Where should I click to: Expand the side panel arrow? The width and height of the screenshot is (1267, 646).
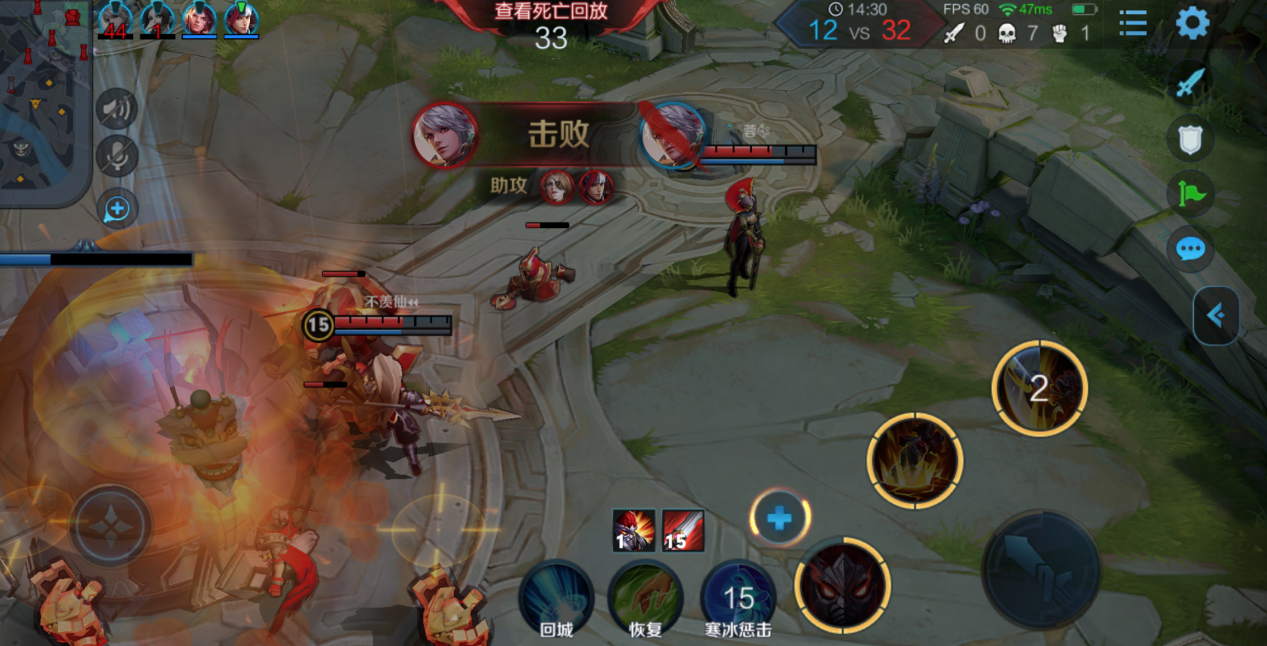coord(1216,316)
